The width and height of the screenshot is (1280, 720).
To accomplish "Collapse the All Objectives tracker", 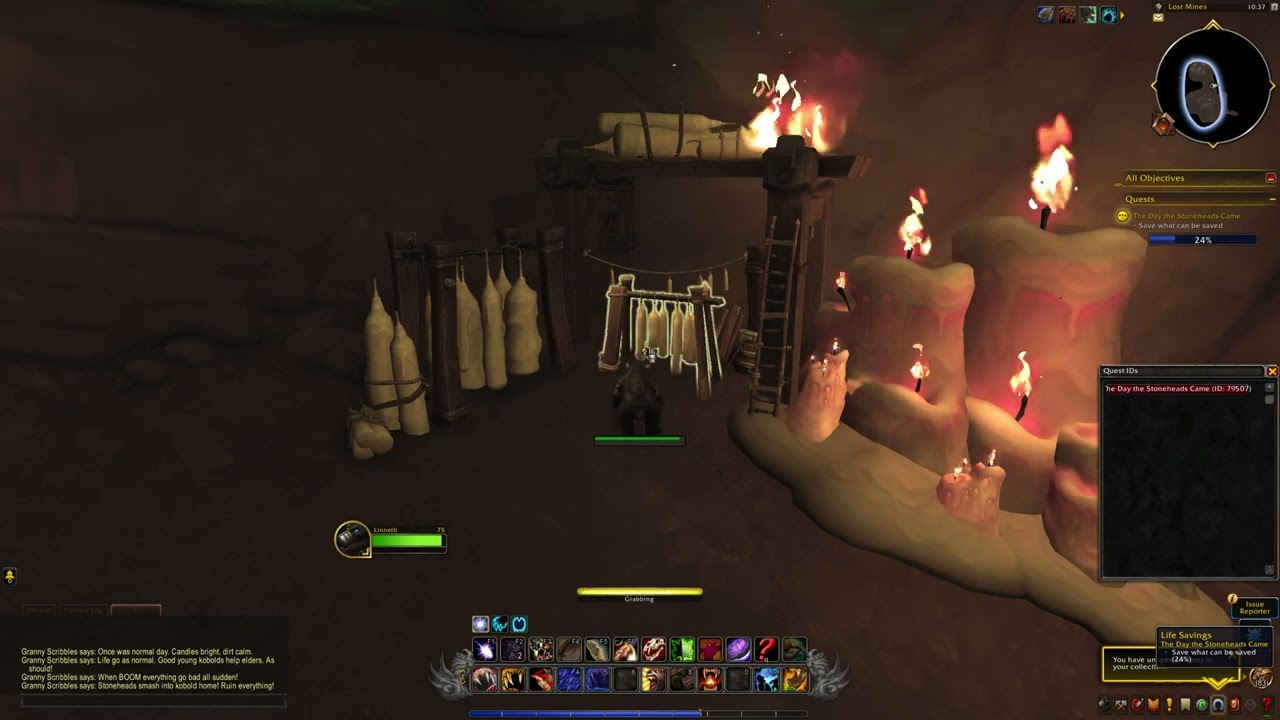I will (1270, 178).
